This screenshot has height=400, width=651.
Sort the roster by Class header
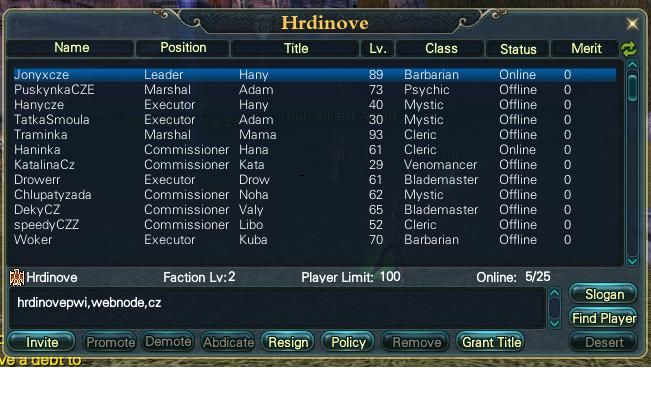[441, 48]
